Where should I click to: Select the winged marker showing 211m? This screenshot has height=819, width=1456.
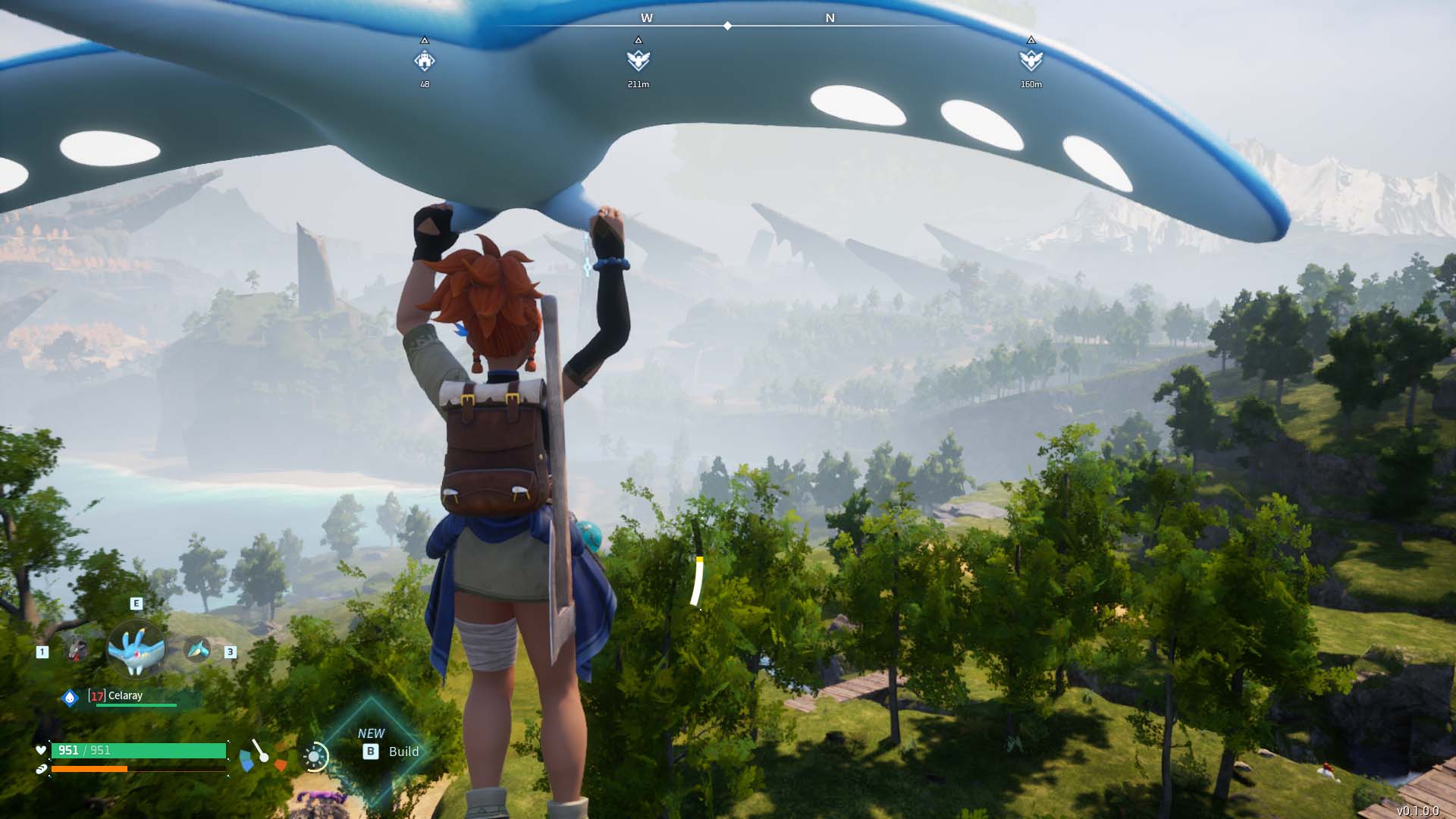click(x=638, y=60)
